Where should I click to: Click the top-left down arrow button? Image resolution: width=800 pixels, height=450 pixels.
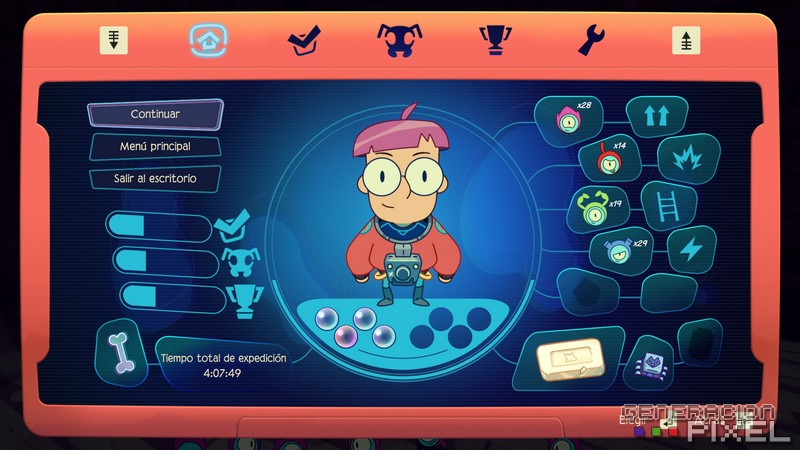click(x=113, y=40)
